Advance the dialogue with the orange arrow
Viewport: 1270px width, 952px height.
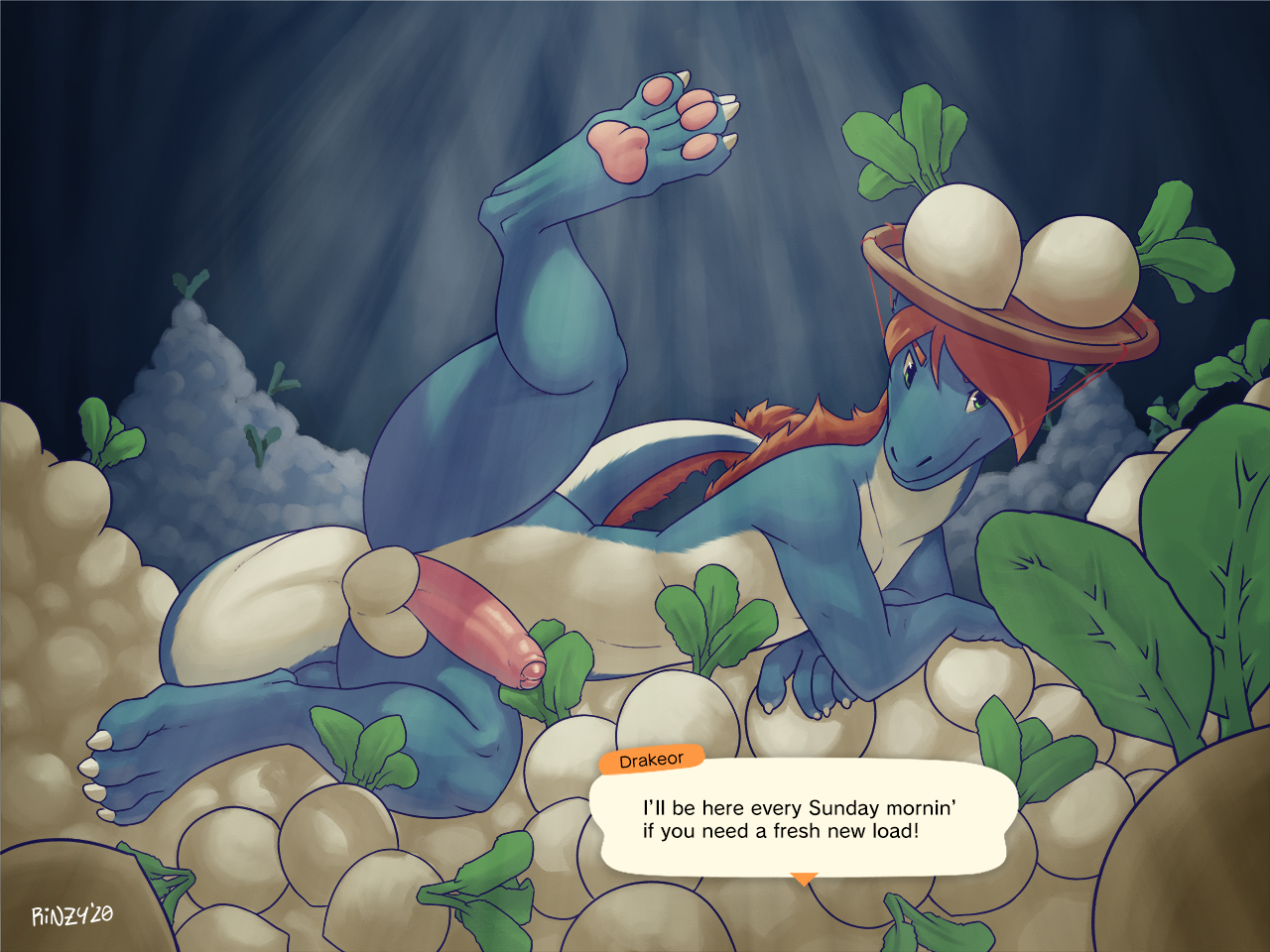coord(804,879)
